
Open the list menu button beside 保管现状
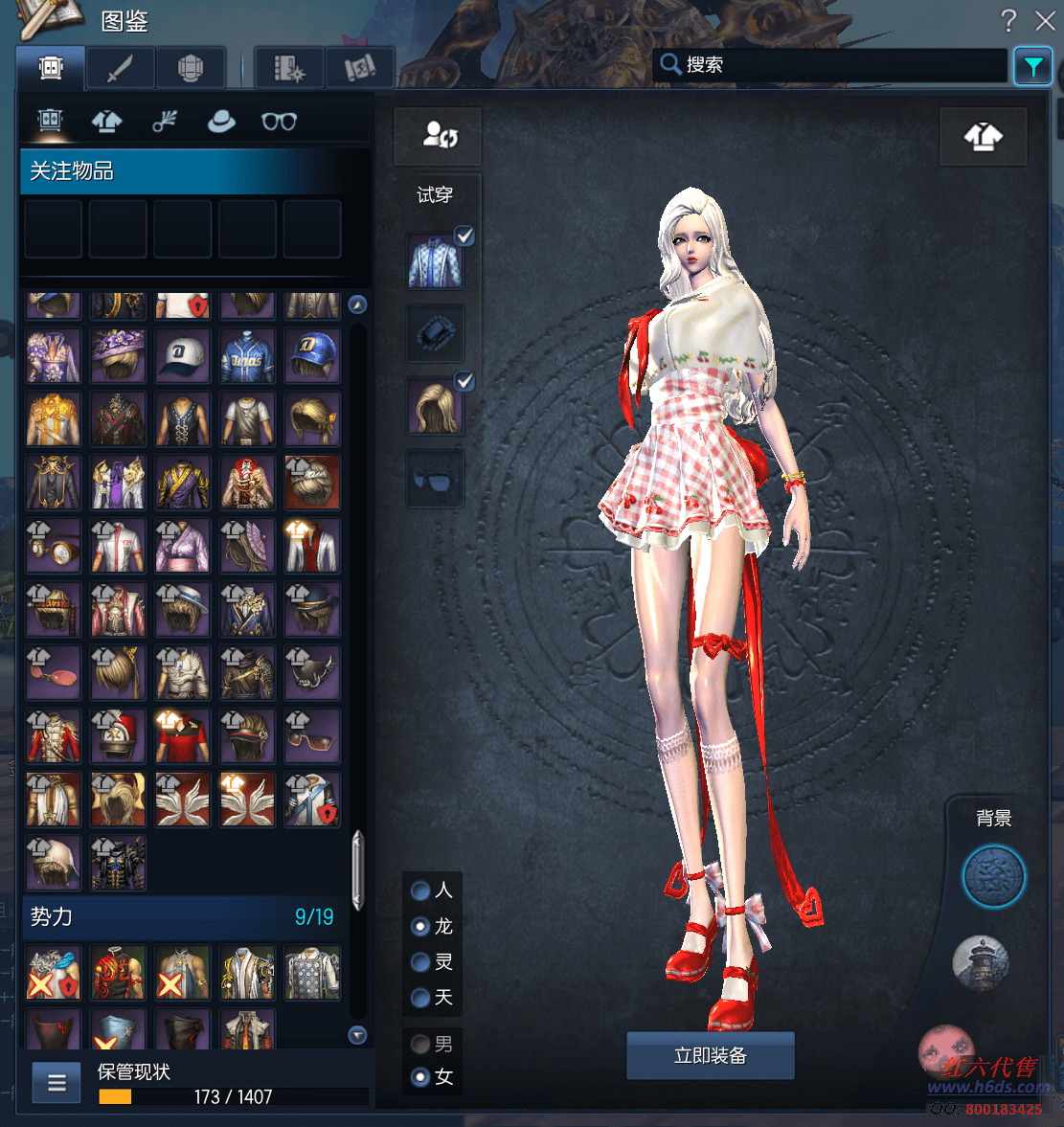pyautogui.click(x=57, y=1083)
